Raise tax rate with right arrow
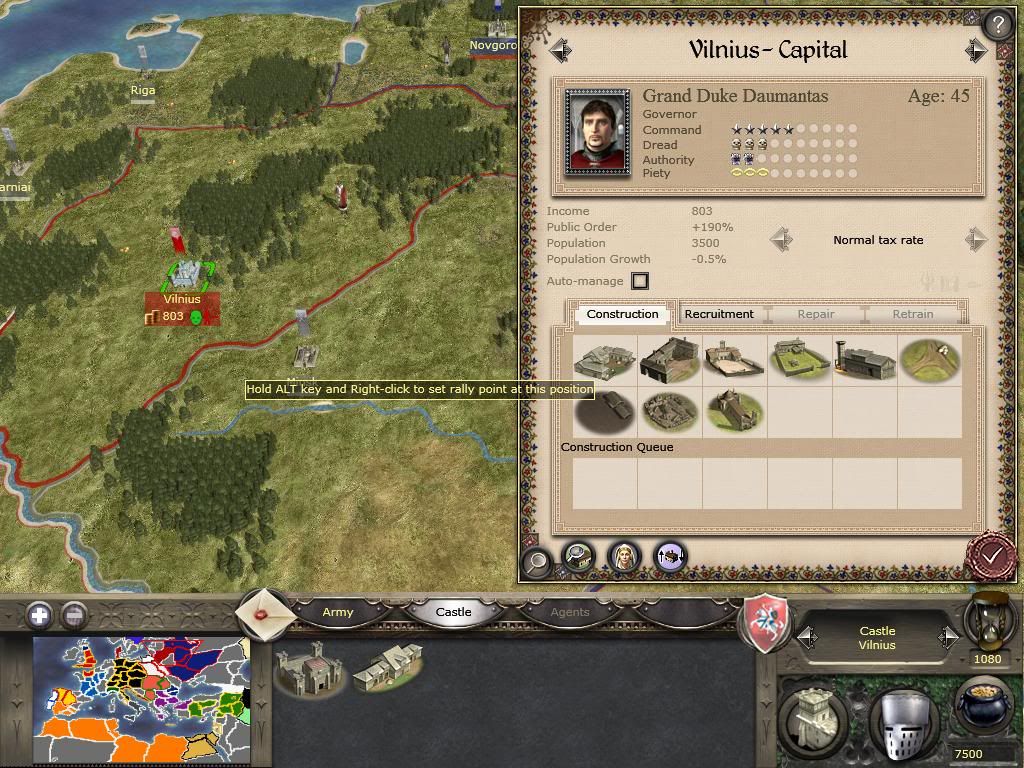 976,240
